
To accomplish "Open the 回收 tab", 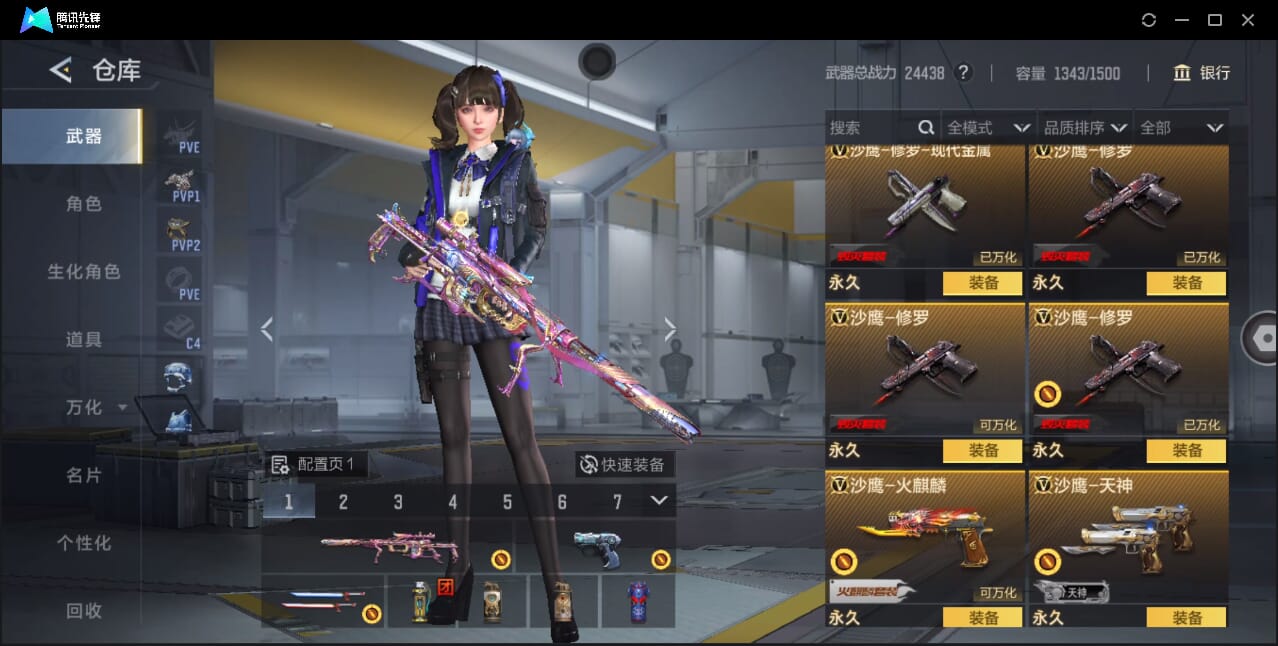I will point(84,610).
